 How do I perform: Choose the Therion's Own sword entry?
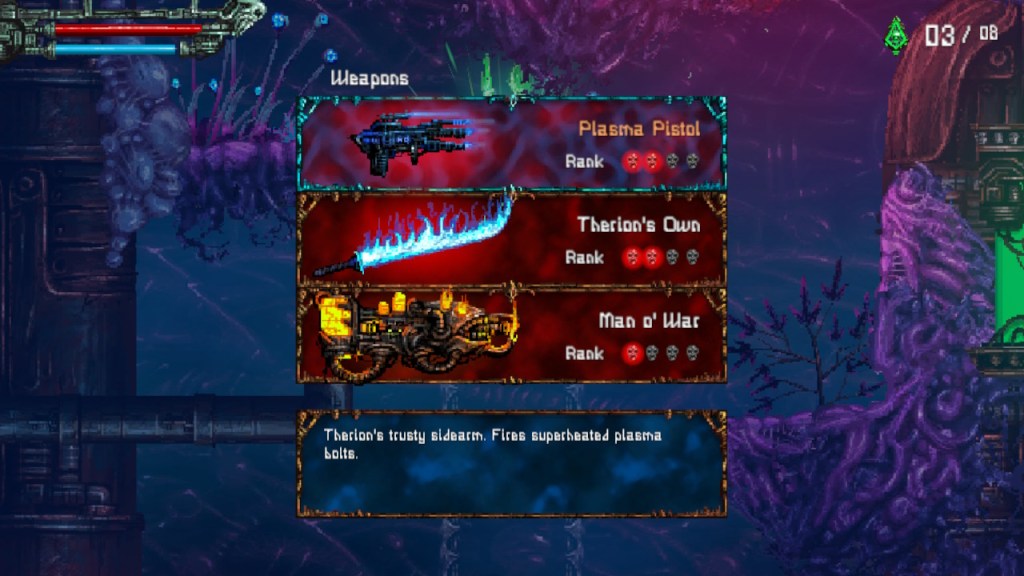click(511, 240)
